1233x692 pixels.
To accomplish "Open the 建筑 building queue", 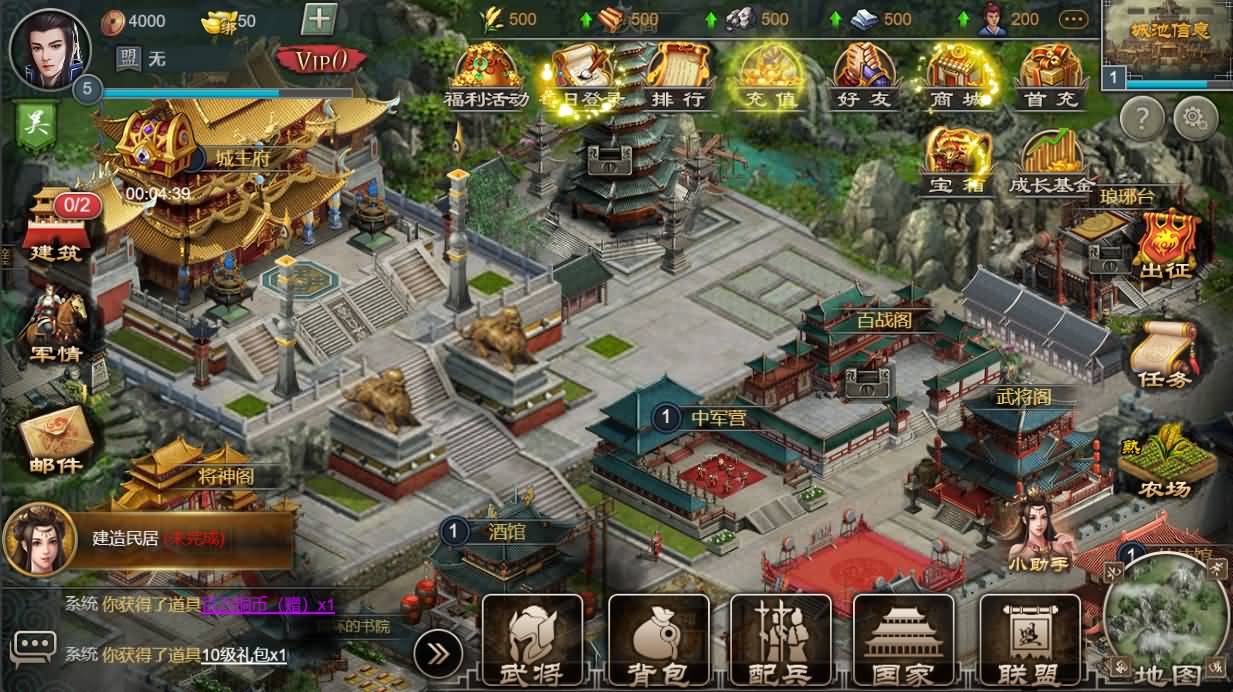I will pos(55,225).
